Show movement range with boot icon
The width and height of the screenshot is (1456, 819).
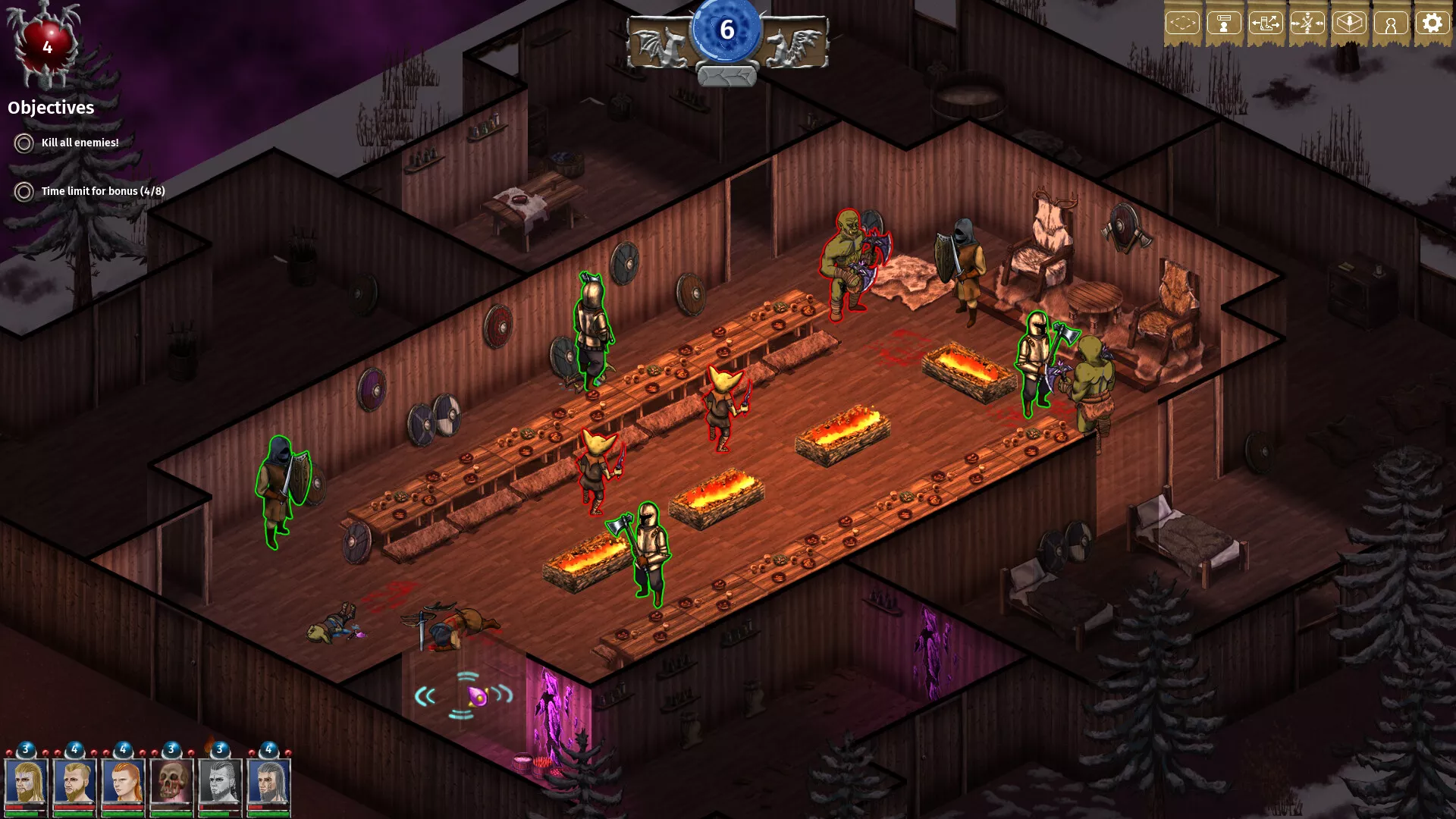[1266, 24]
